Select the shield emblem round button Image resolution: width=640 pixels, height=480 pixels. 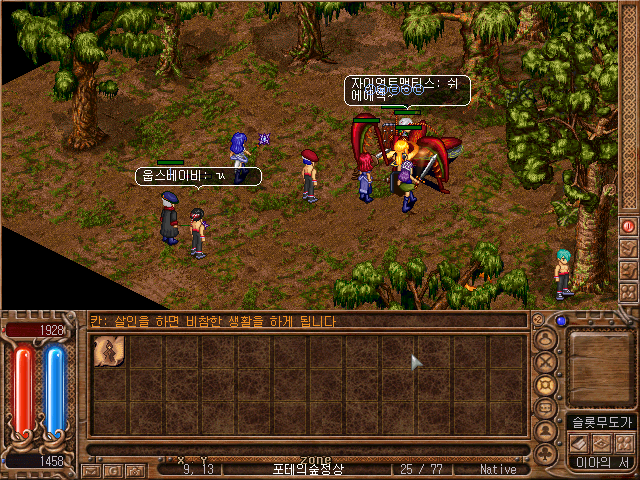[546, 385]
